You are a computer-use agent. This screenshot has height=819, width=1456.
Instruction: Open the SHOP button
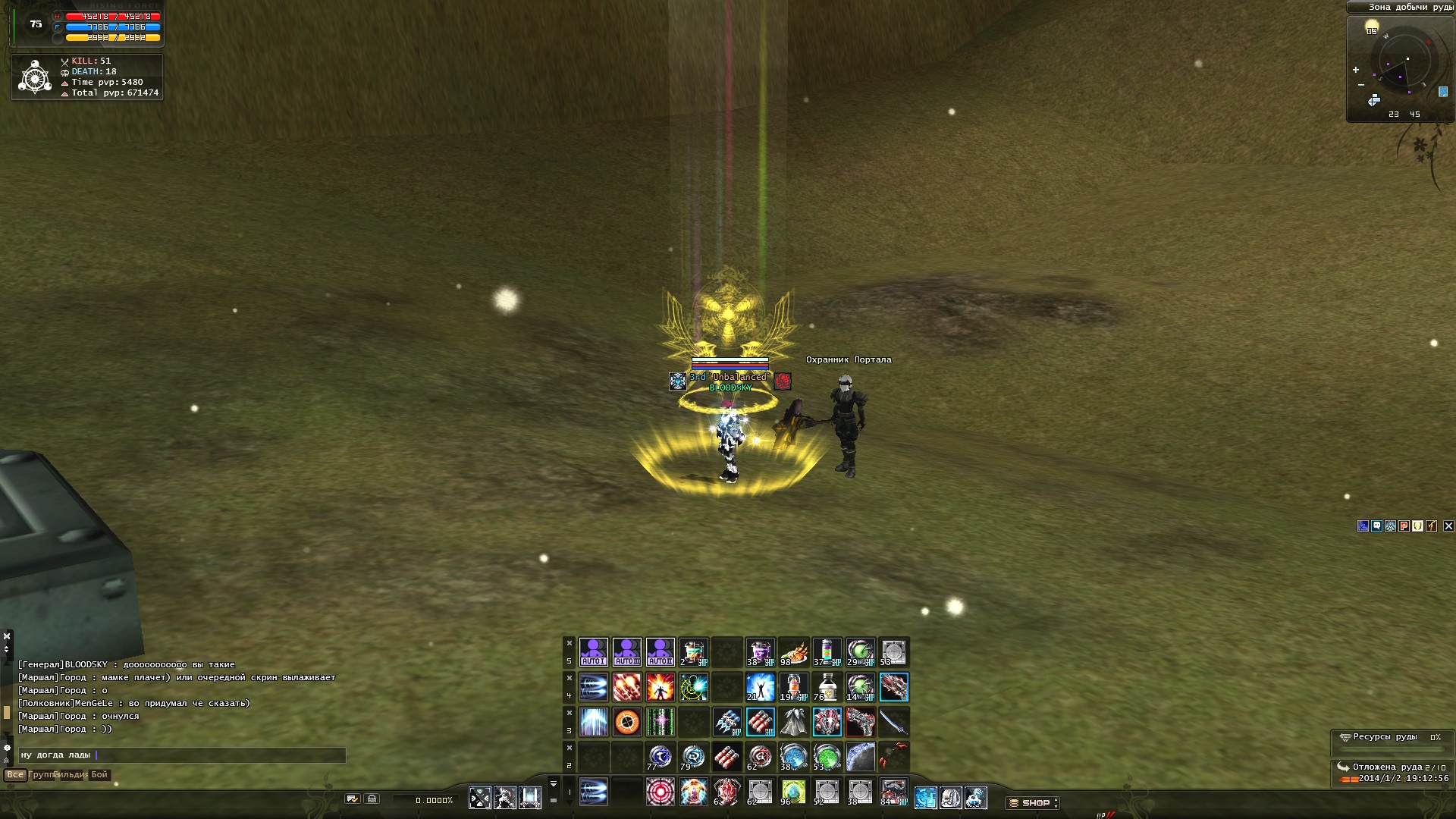click(1032, 802)
